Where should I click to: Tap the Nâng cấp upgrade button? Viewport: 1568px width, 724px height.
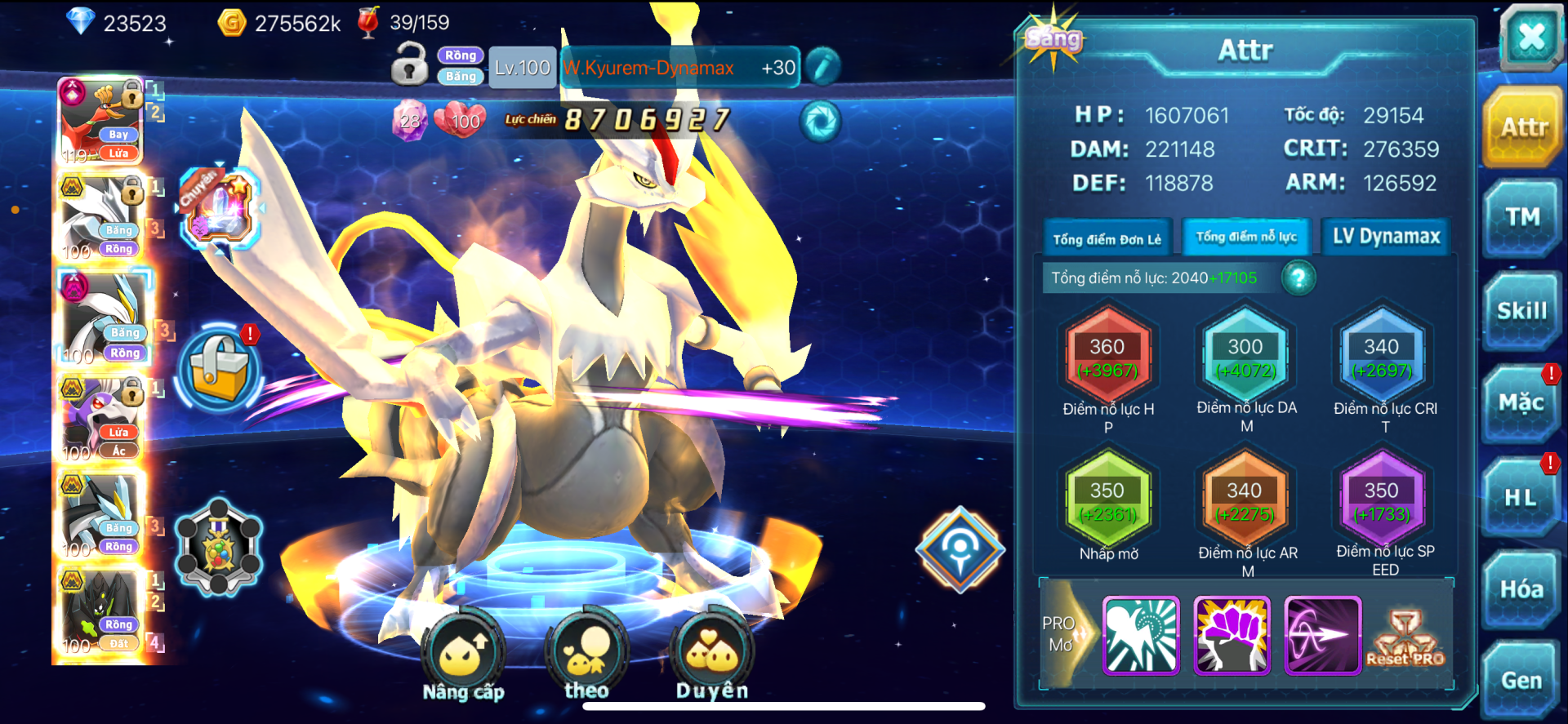463,657
